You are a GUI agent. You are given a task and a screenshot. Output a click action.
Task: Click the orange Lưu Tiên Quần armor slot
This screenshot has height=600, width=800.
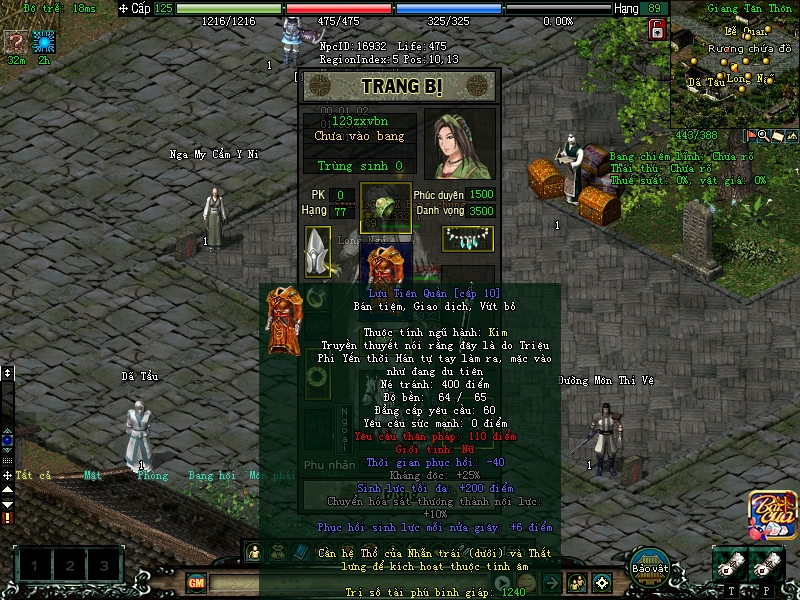click(385, 268)
